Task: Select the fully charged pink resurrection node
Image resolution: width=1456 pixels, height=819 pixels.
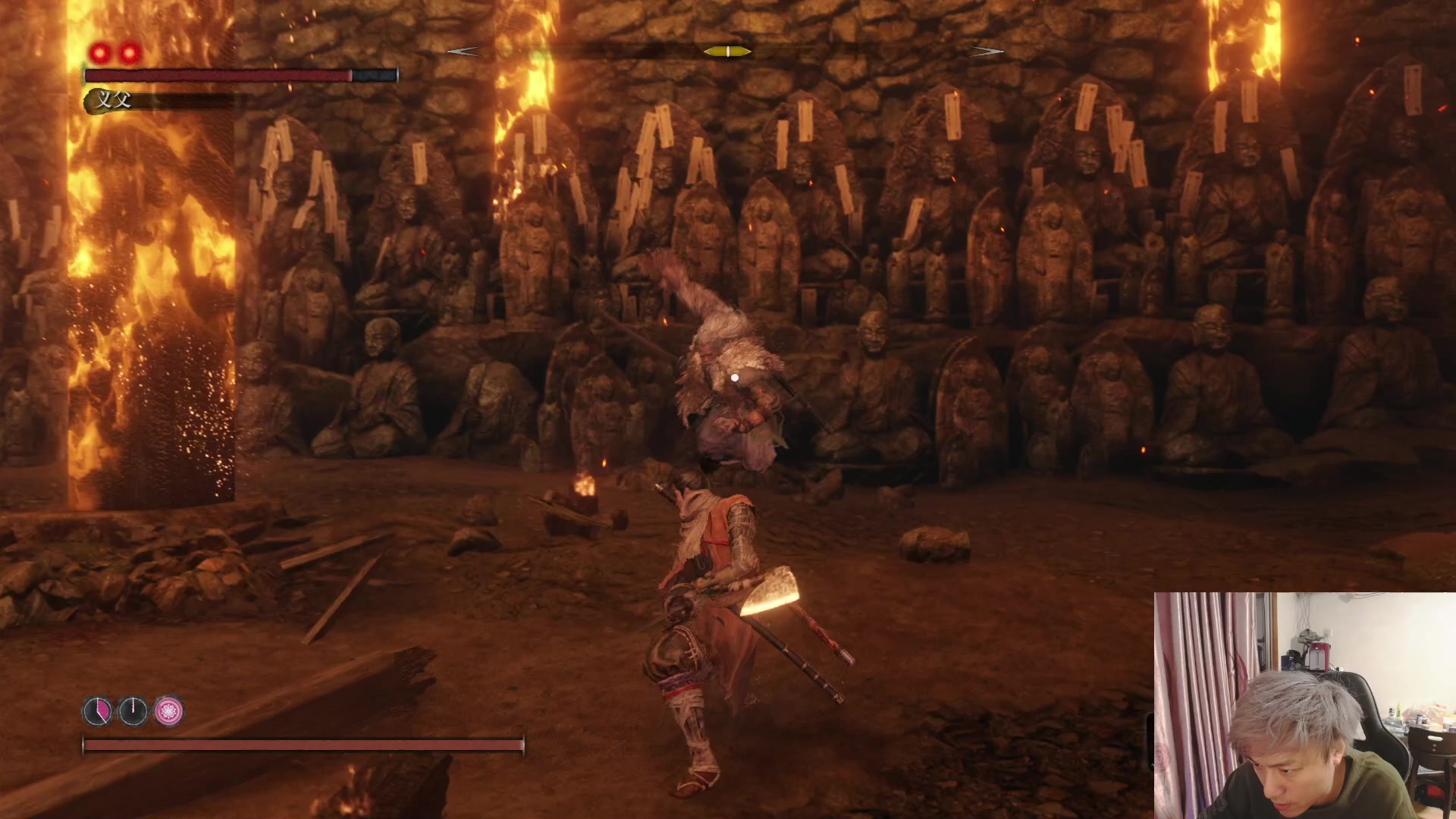Action: click(169, 711)
